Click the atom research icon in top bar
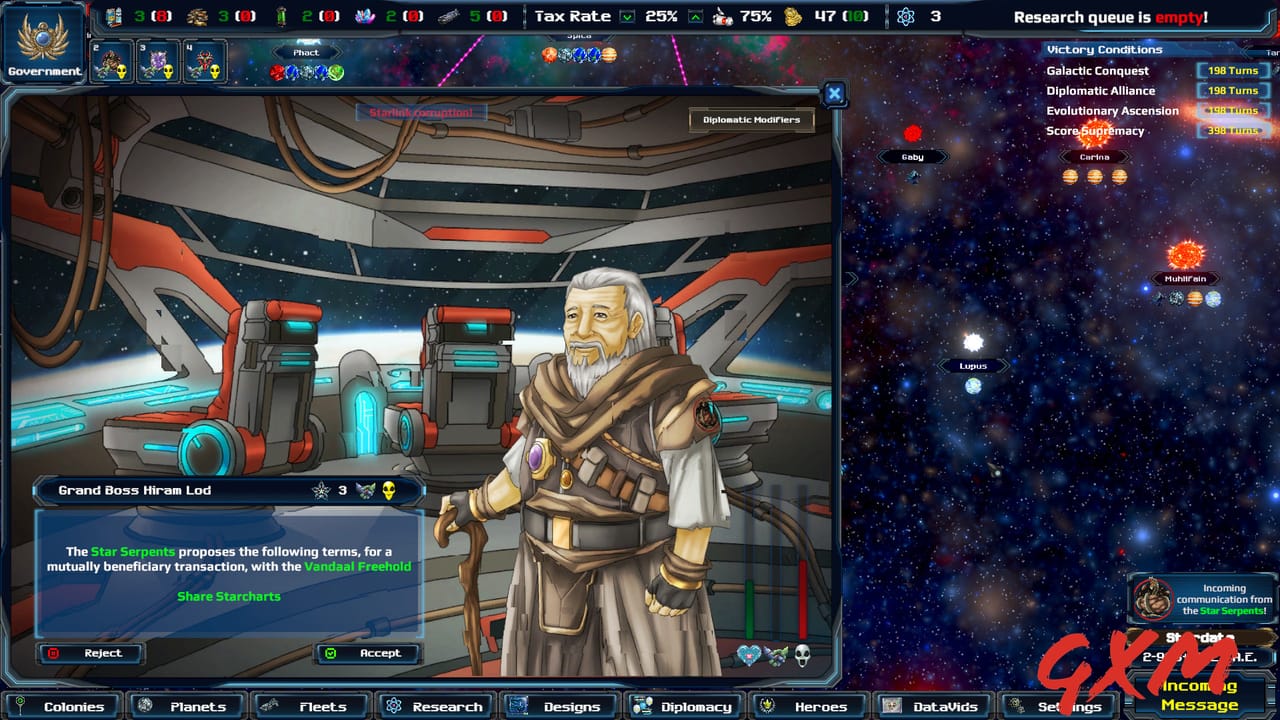Viewport: 1280px width, 720px height. (904, 17)
